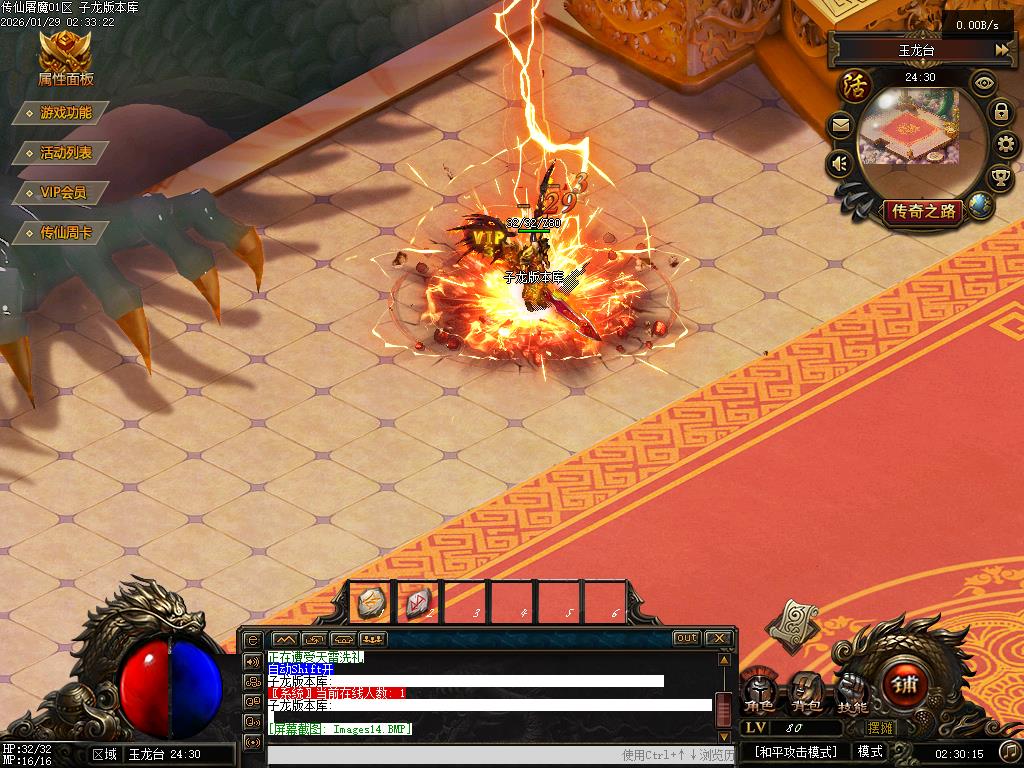This screenshot has width=1024, height=768.
Task: Toggle sound with the speaker icon
Action: (x=840, y=163)
